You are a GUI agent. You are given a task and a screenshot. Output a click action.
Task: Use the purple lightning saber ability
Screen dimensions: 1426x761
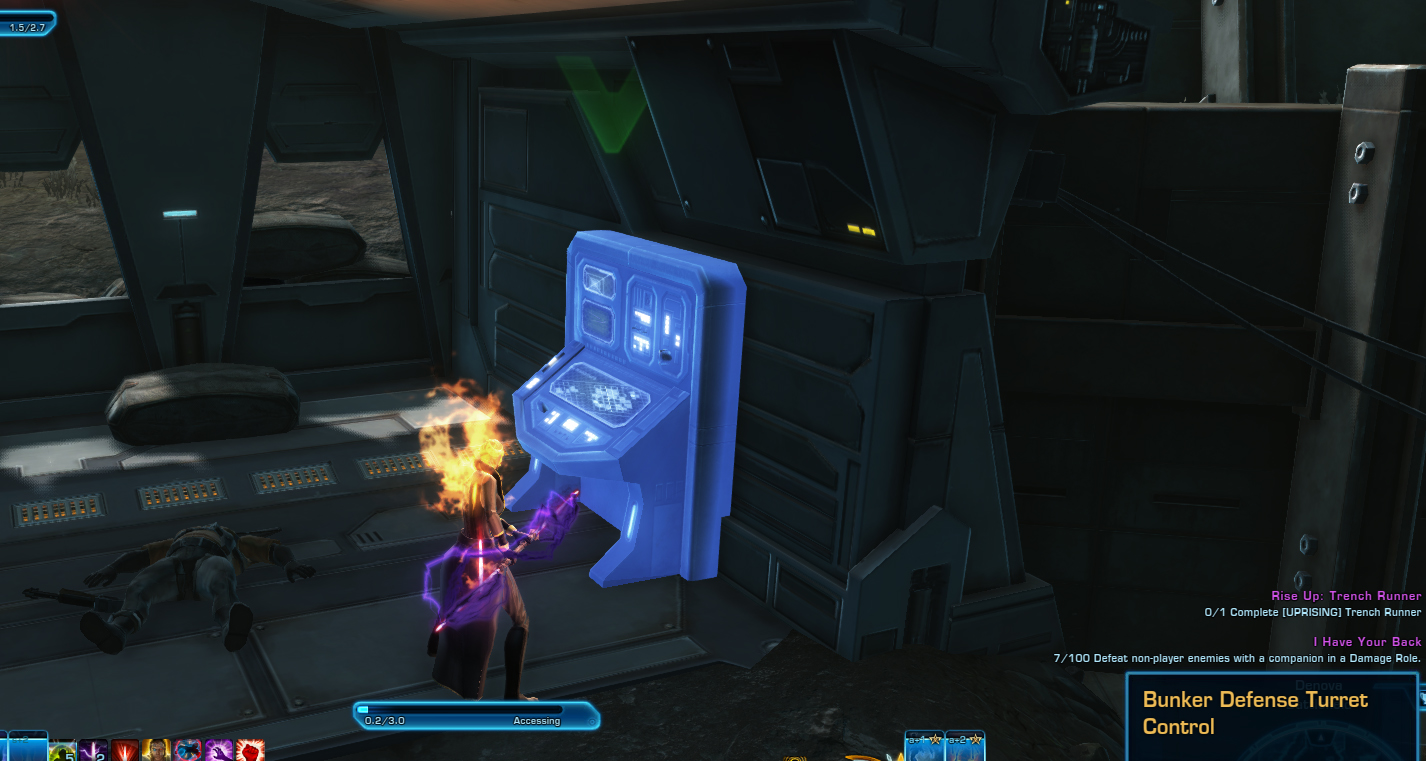(x=94, y=751)
